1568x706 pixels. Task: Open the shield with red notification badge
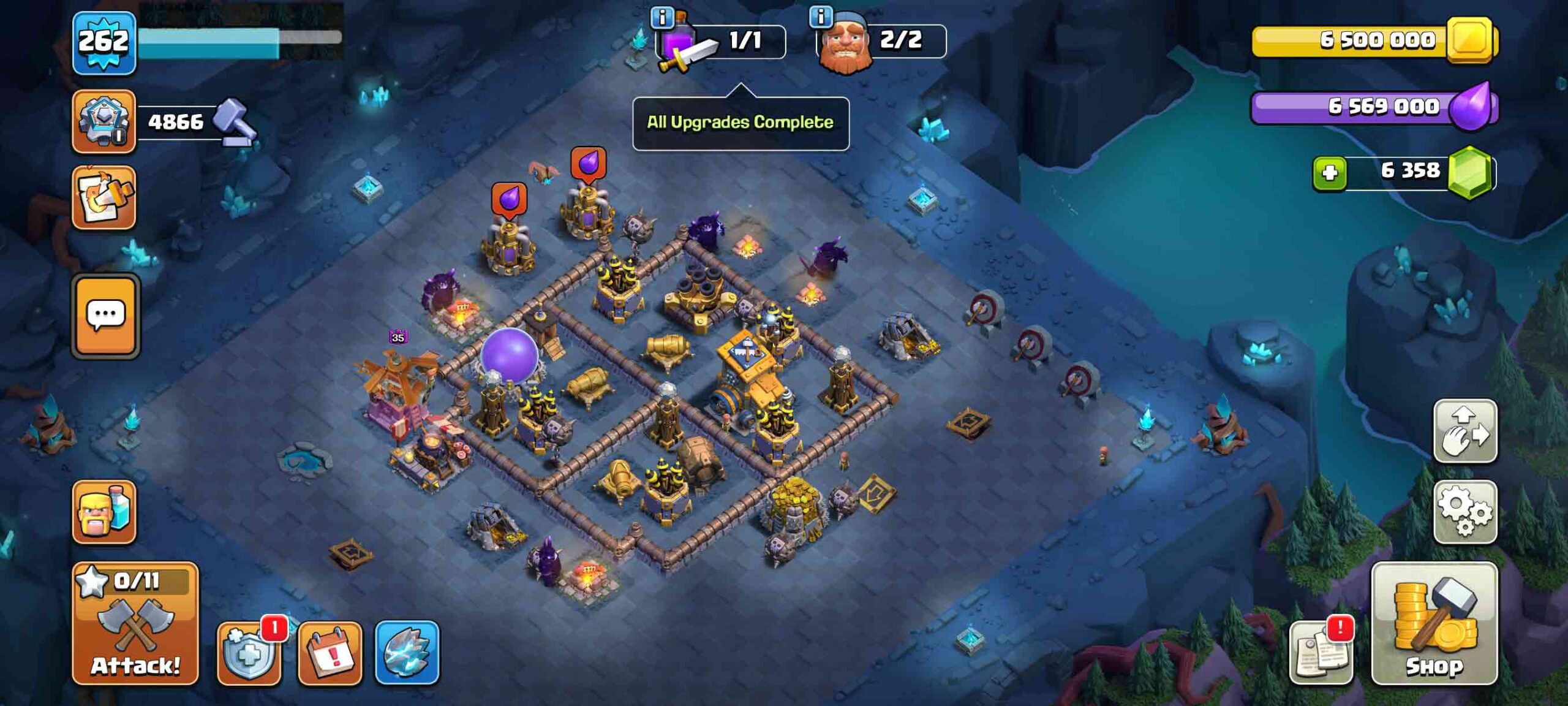point(249,653)
